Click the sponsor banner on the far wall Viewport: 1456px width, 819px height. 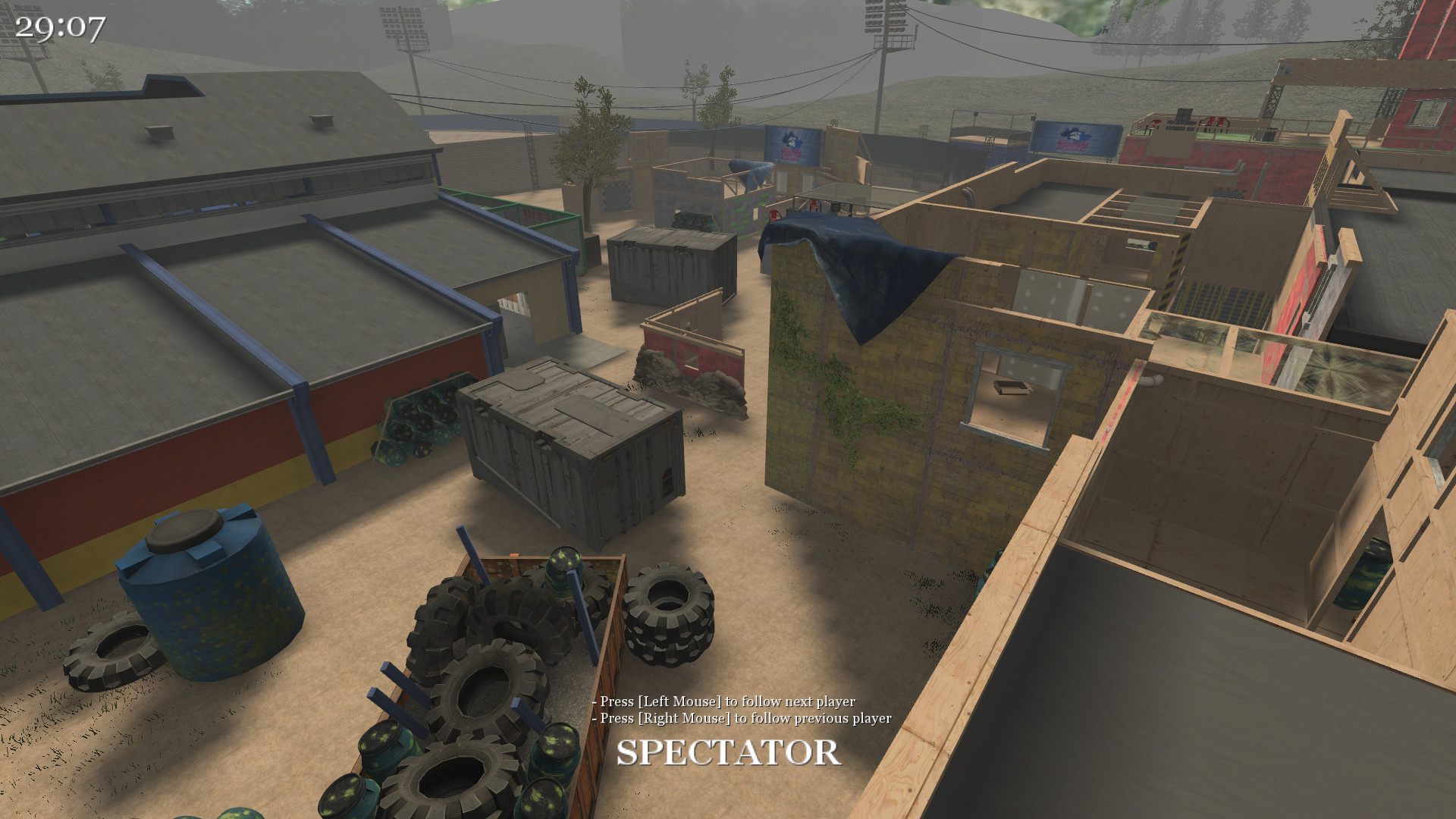[x=792, y=144]
